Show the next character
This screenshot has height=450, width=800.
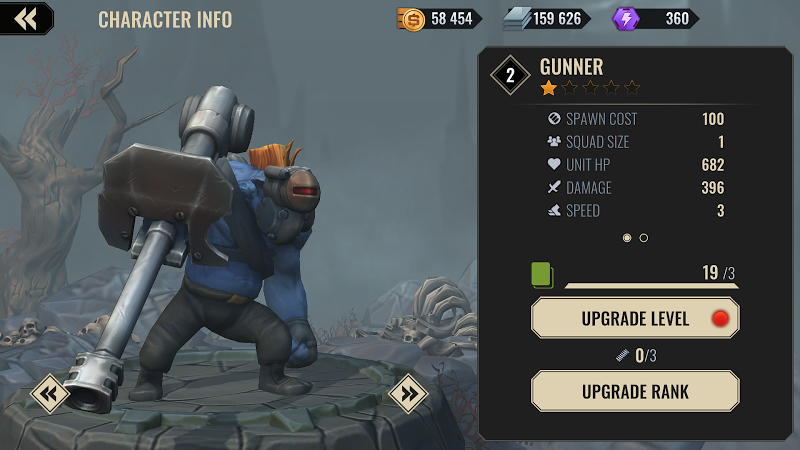(x=408, y=393)
